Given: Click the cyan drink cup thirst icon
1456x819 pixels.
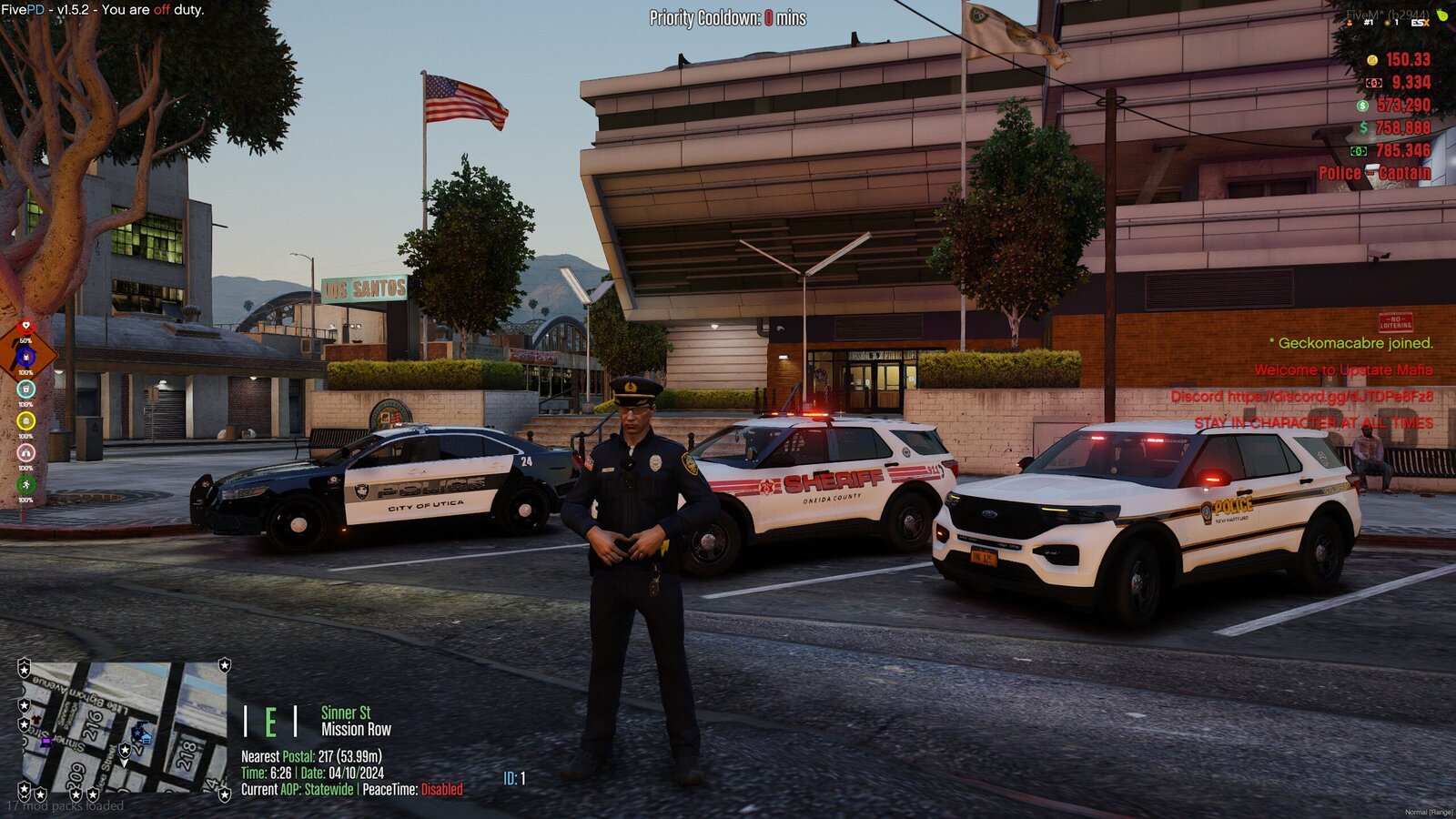Looking at the screenshot, I should coord(25,389).
